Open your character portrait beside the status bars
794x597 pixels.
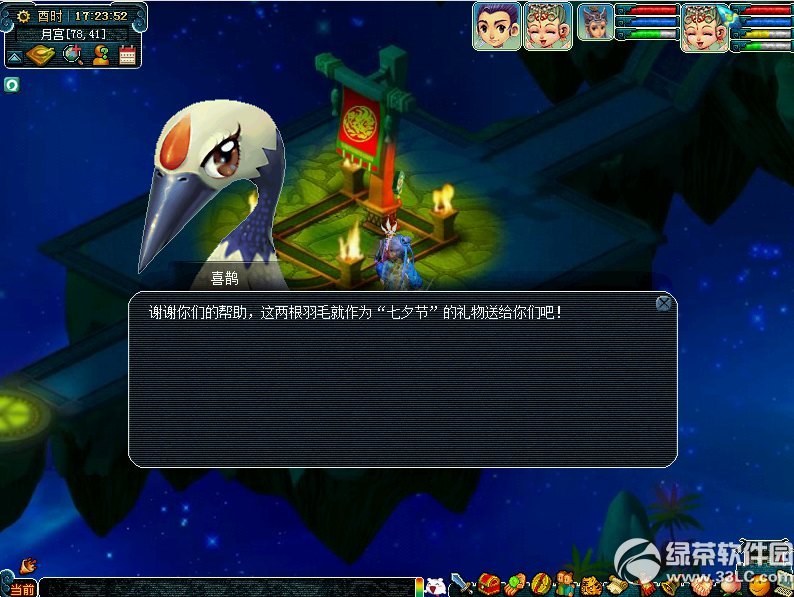(x=705, y=26)
